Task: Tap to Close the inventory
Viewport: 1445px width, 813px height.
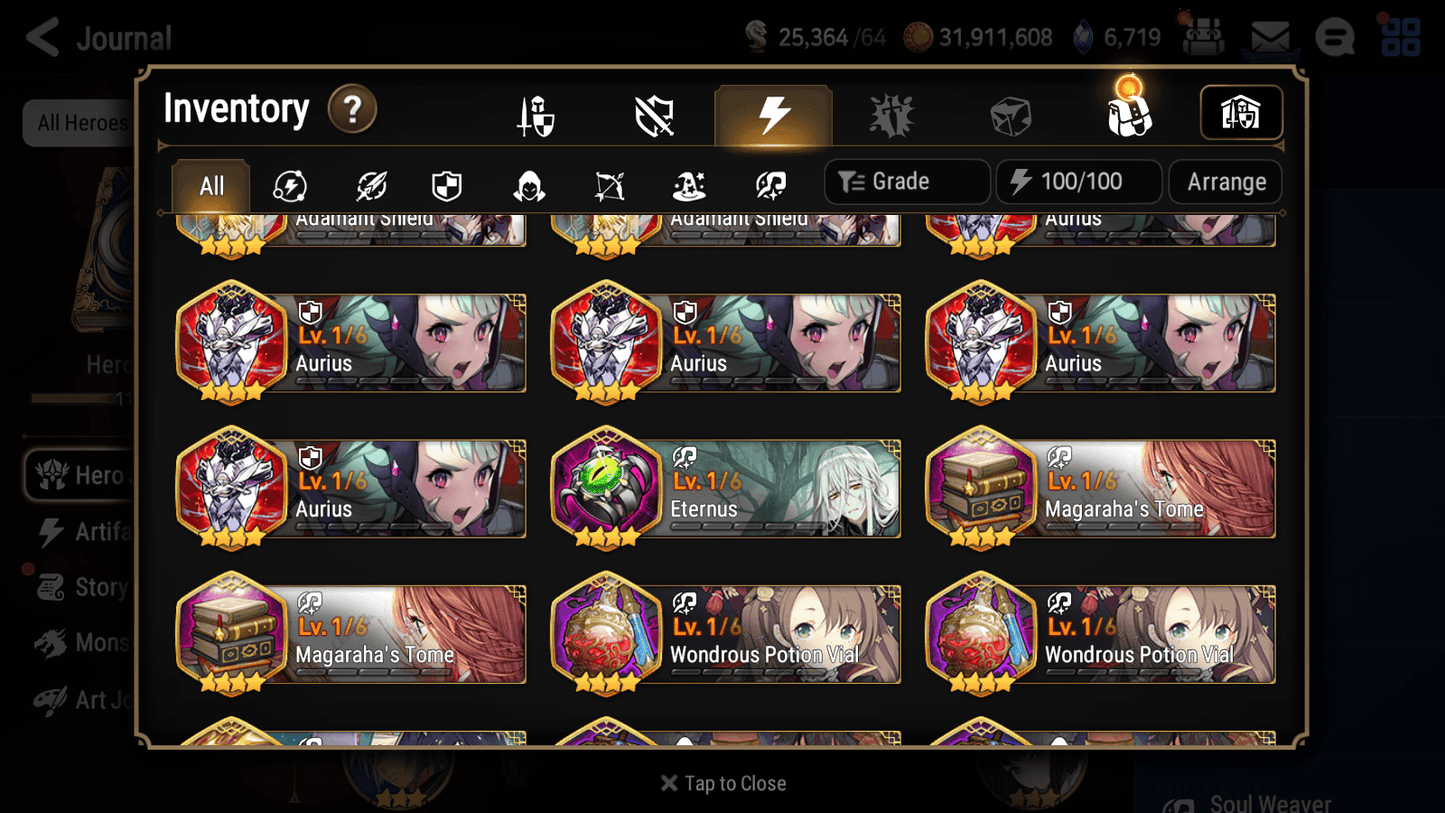Action: 722,783
